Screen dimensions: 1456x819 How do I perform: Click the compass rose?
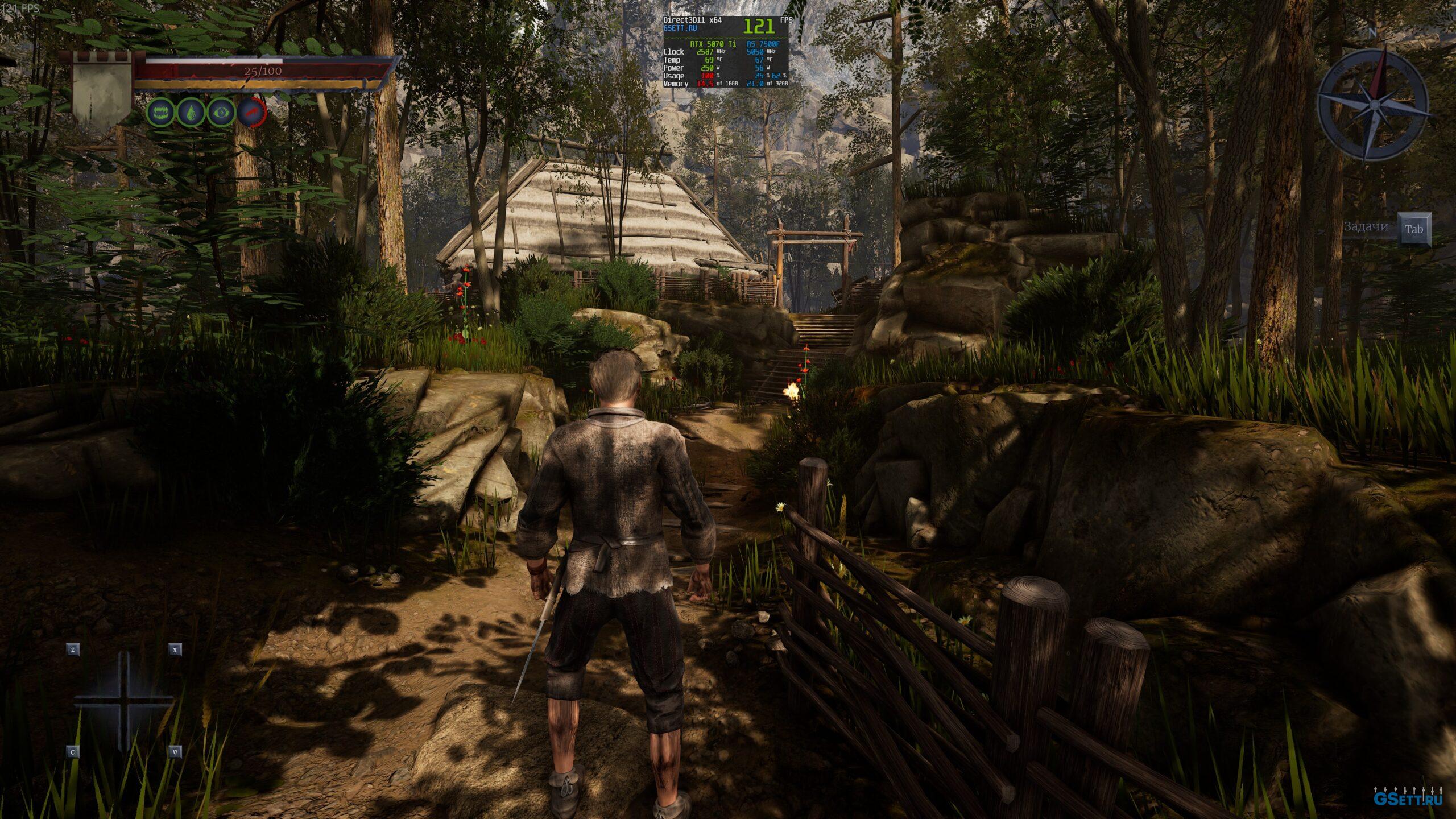pos(1371,105)
